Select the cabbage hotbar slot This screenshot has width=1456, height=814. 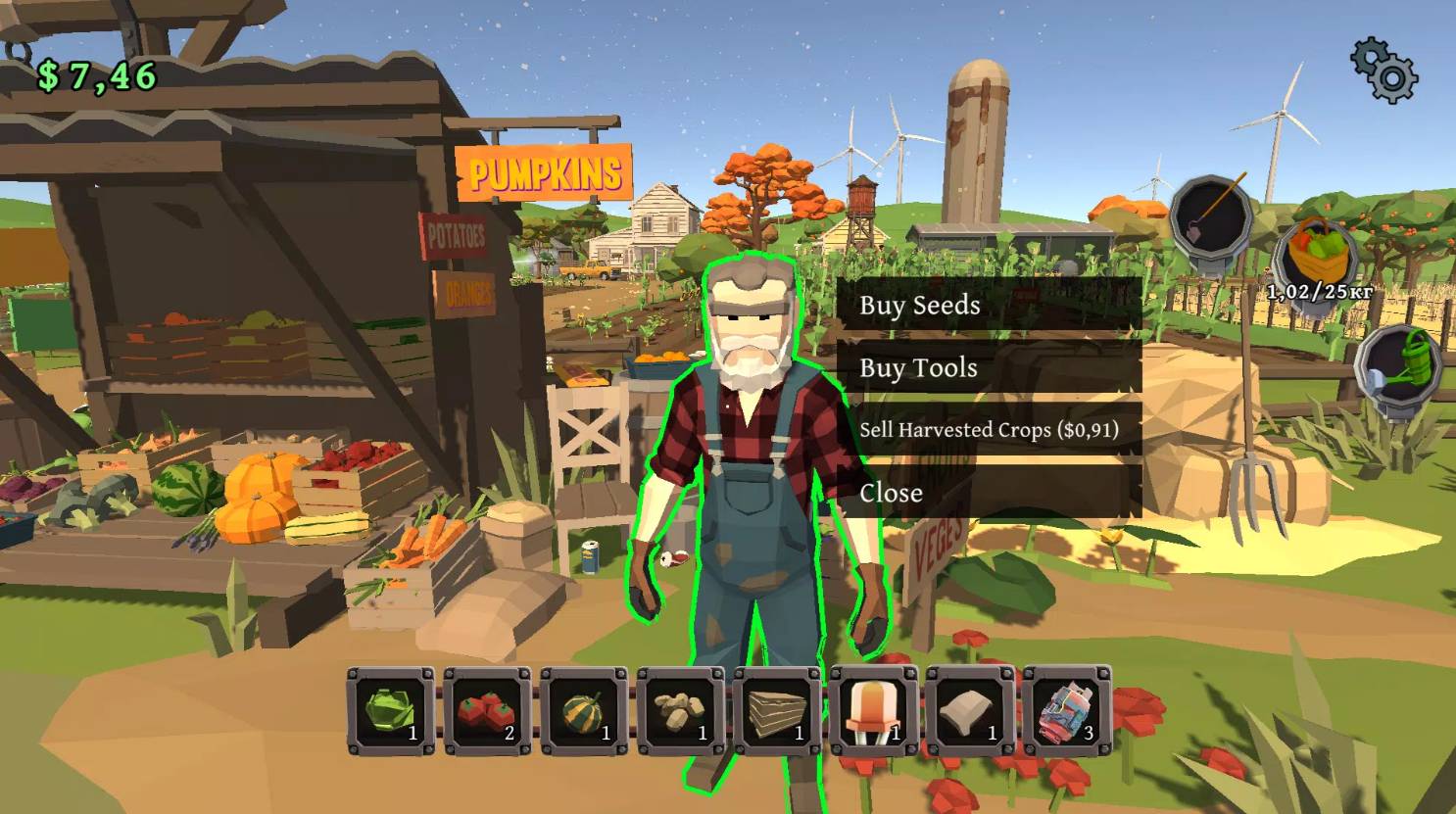click(390, 711)
